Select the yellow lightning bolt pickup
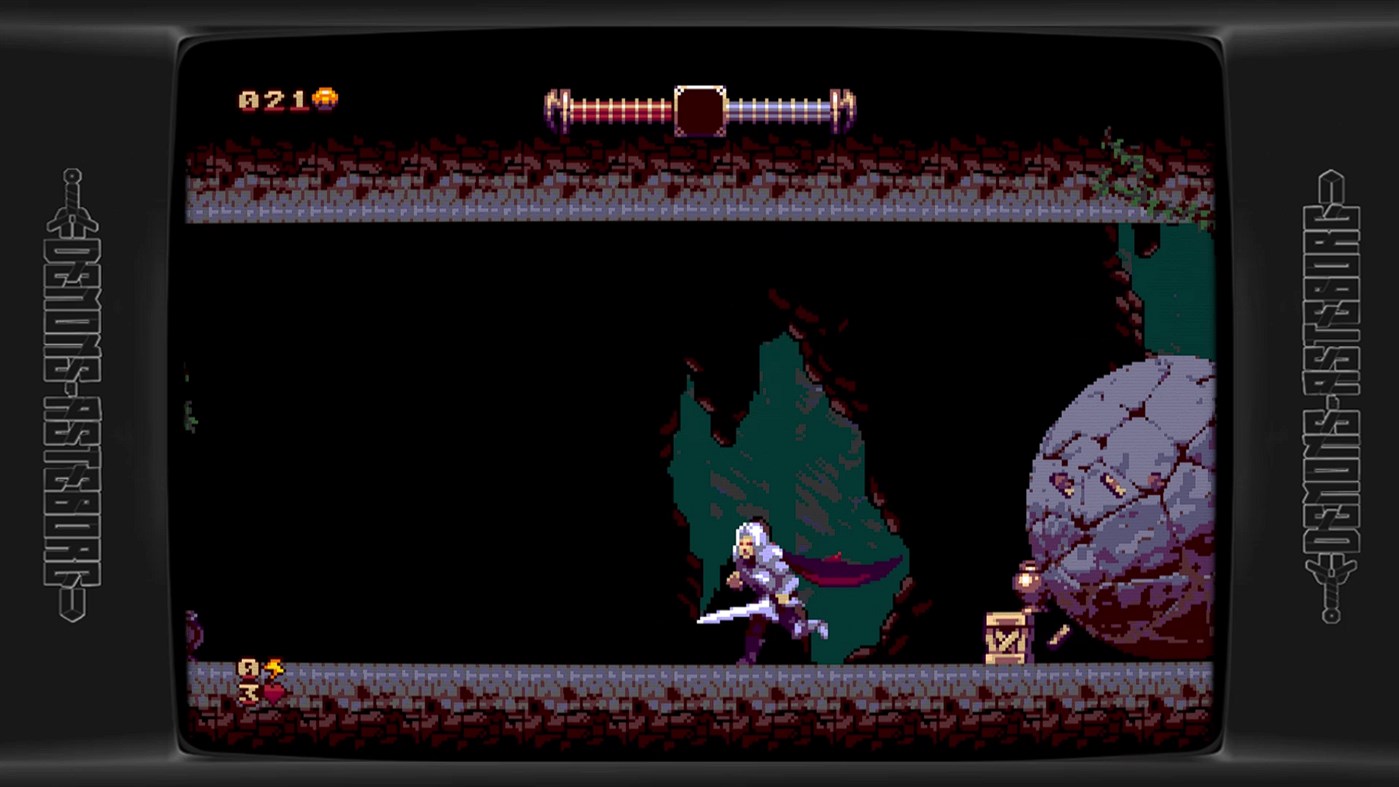Viewport: 1399px width, 787px height. tap(275, 667)
